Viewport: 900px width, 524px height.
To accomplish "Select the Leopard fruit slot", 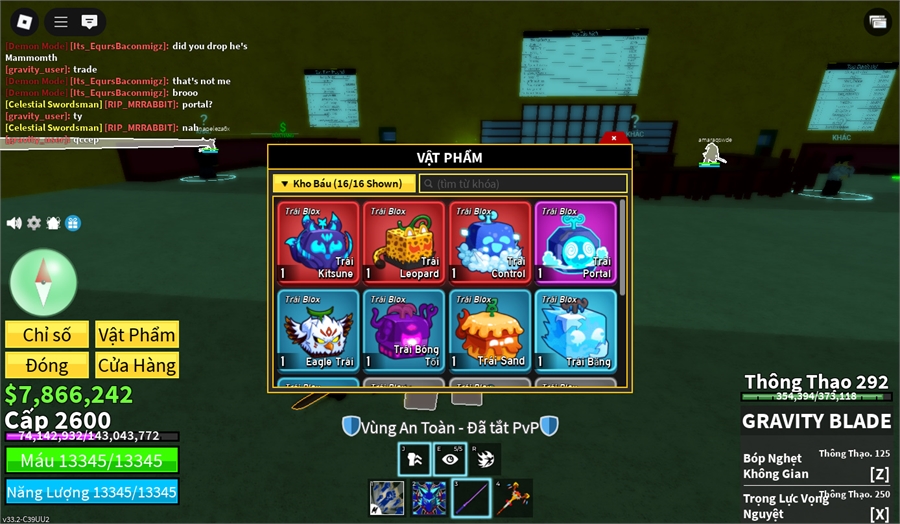I will tap(404, 242).
